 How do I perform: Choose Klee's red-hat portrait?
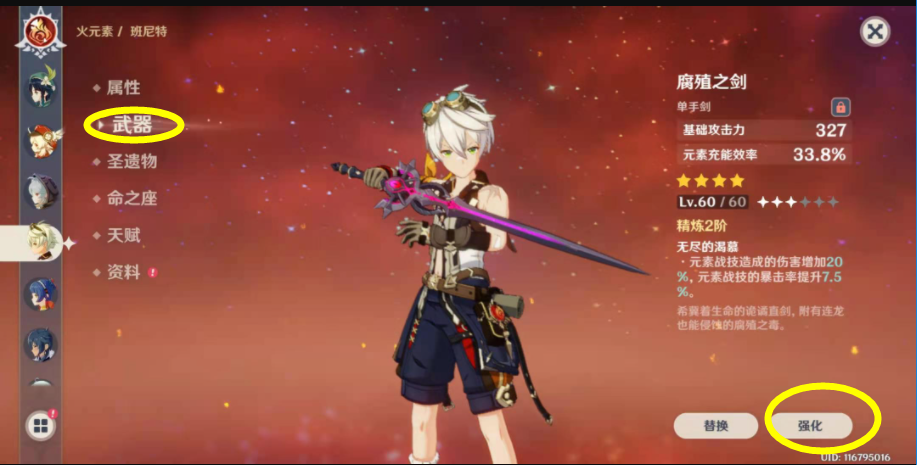[x=41, y=140]
